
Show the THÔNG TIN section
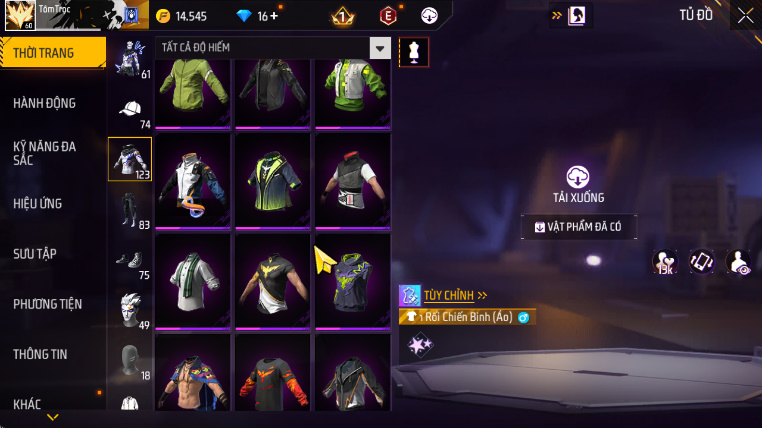pos(41,353)
